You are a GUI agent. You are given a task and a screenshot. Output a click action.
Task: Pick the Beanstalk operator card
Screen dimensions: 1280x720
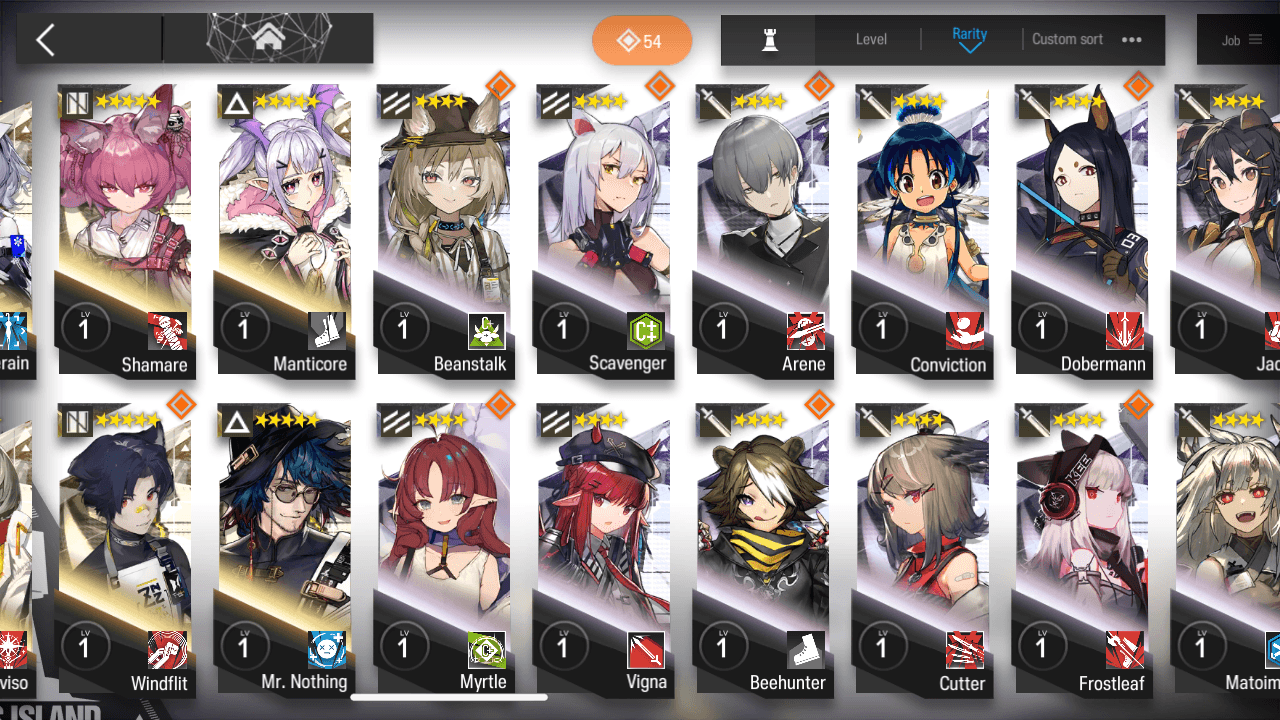click(x=444, y=230)
